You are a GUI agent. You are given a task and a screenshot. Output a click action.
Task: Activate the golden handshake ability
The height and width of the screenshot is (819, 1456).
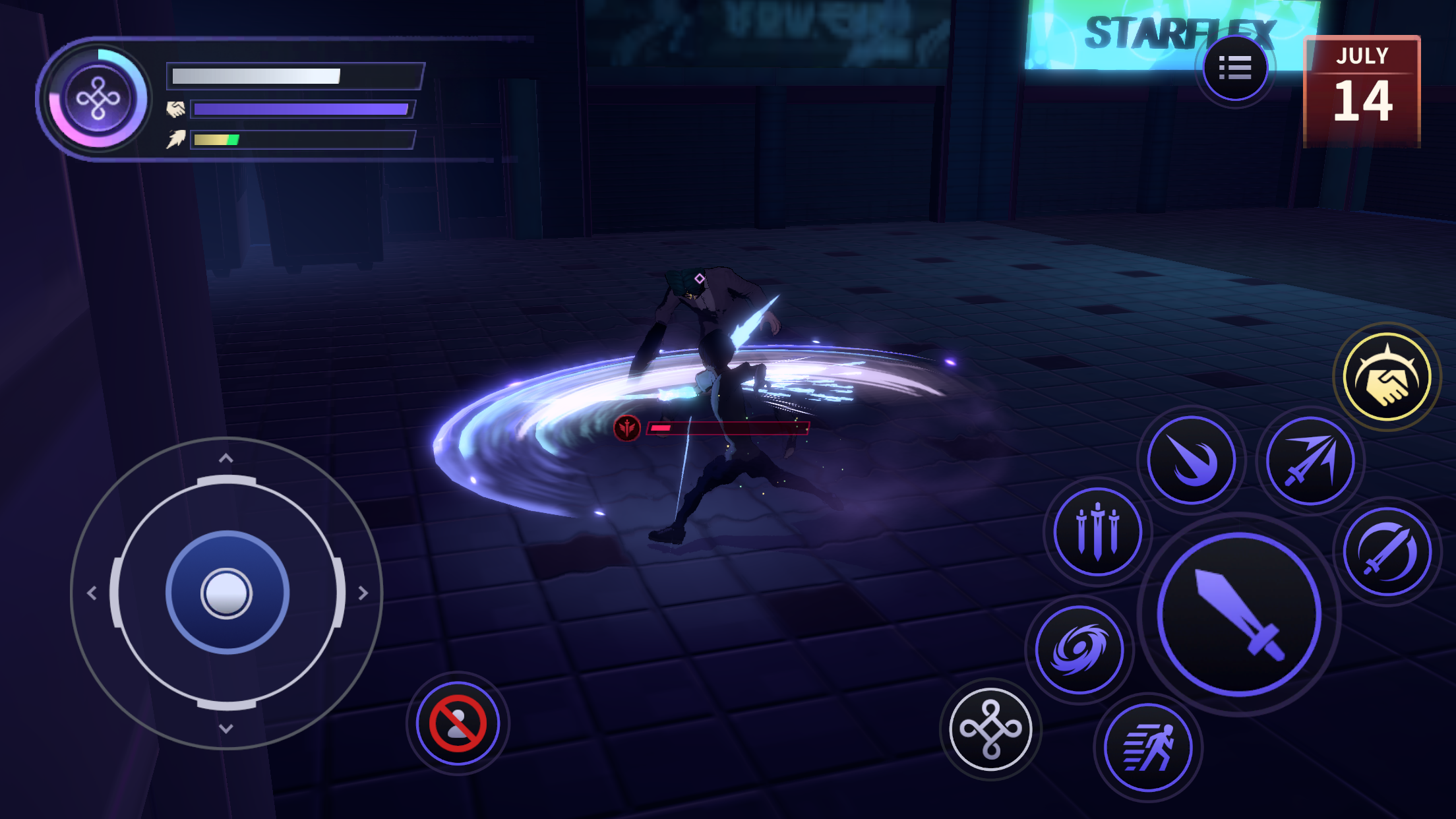1387,377
